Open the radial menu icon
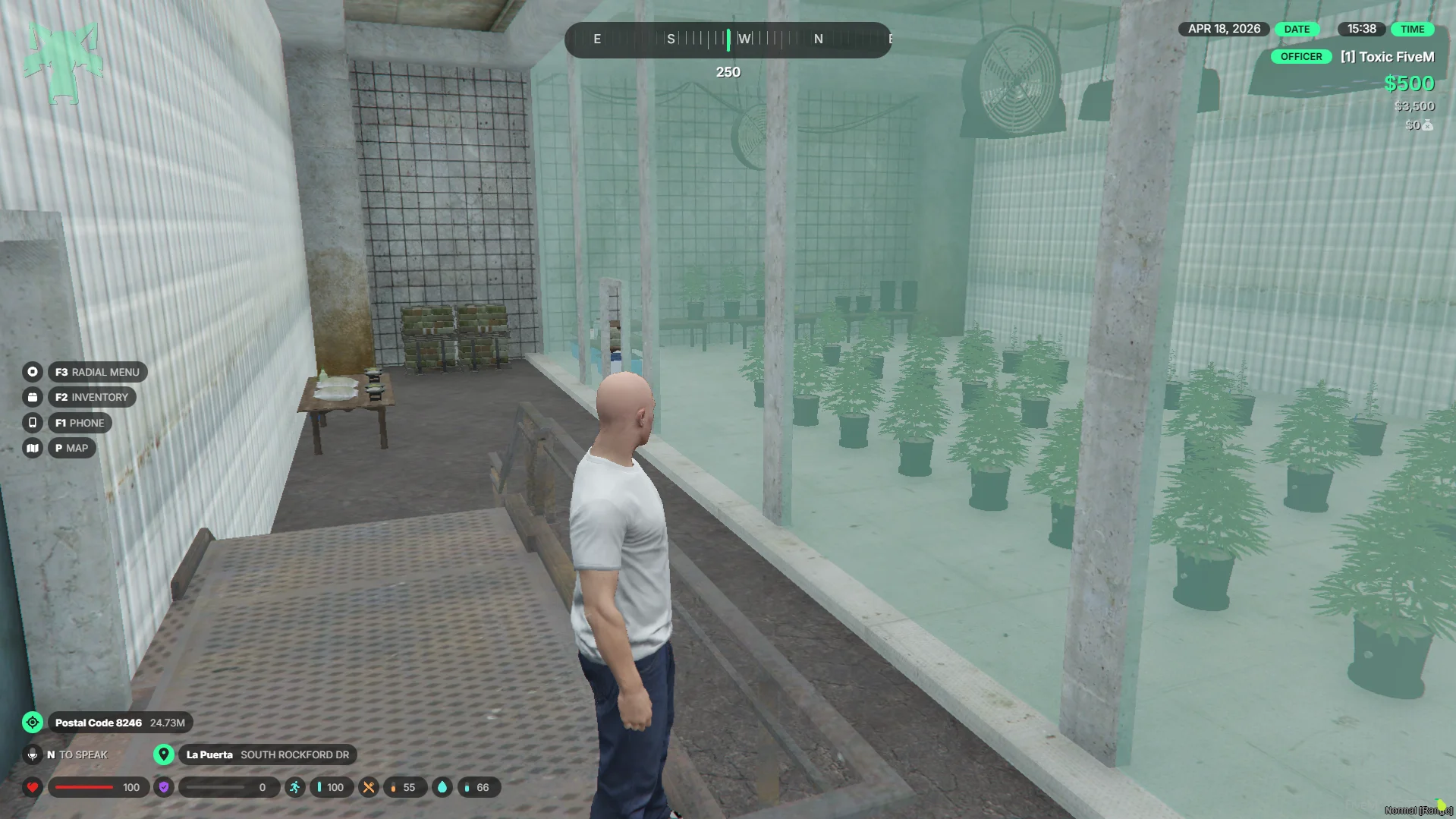The width and height of the screenshot is (1456, 819). click(33, 372)
